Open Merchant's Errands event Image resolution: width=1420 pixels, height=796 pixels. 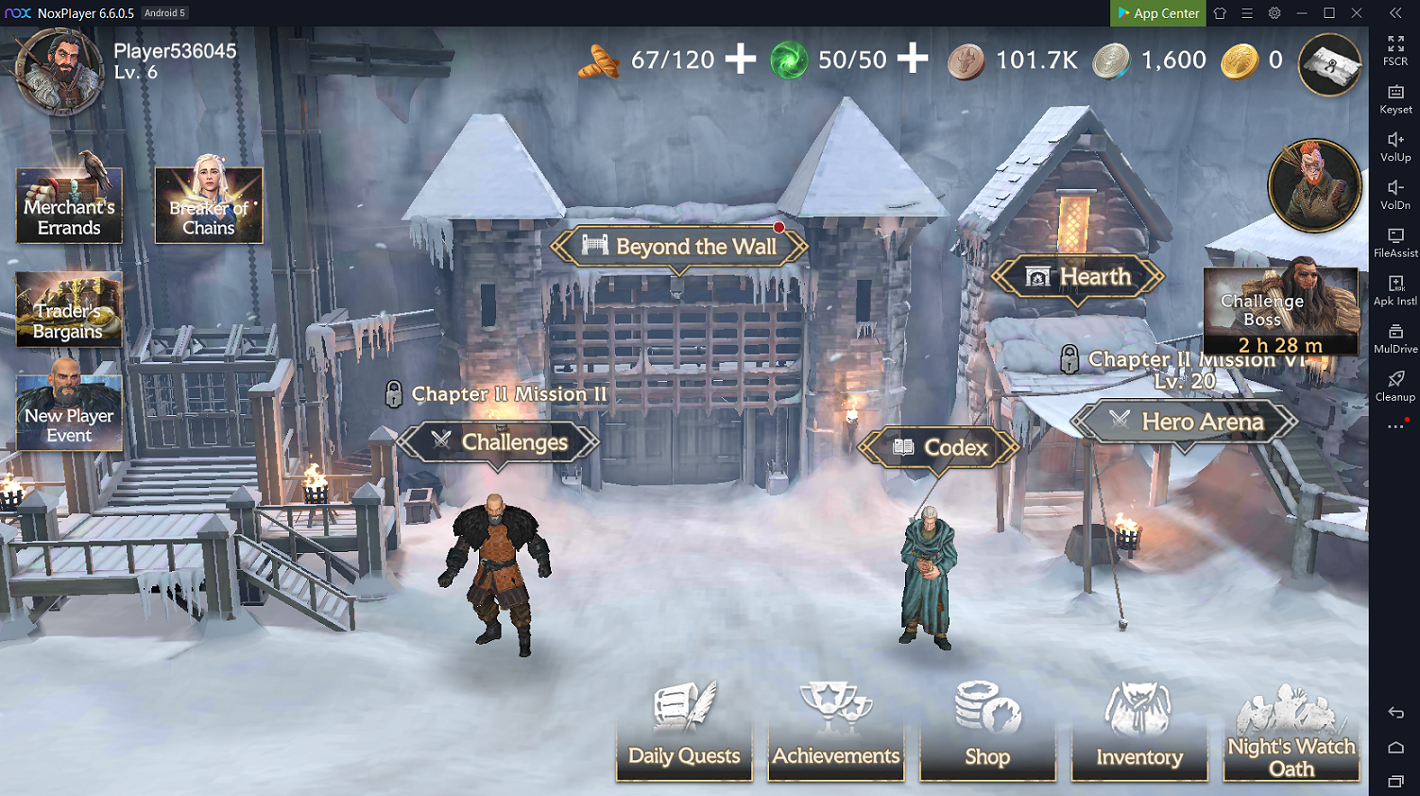69,206
